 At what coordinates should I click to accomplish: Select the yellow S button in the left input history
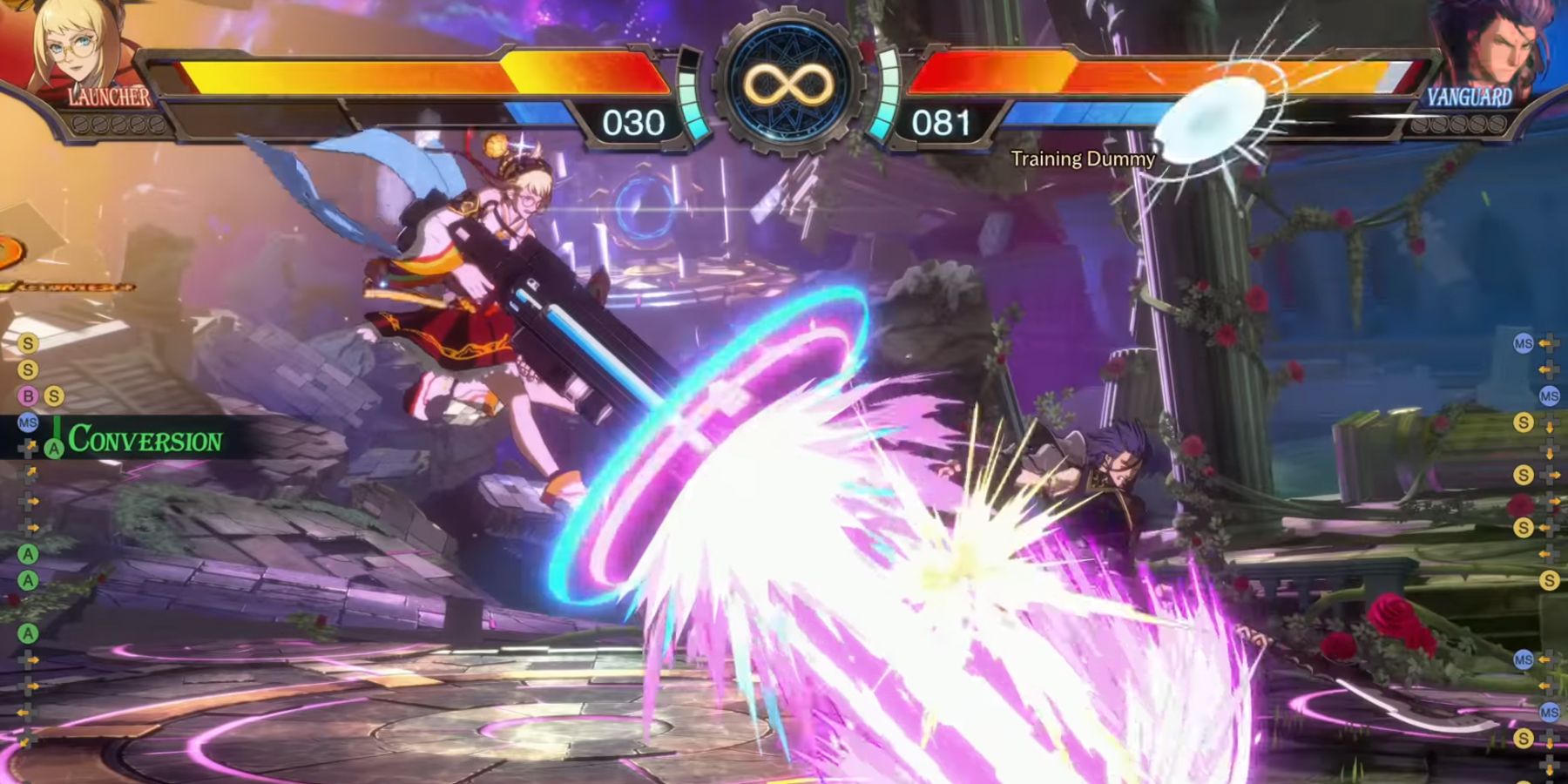tap(28, 345)
